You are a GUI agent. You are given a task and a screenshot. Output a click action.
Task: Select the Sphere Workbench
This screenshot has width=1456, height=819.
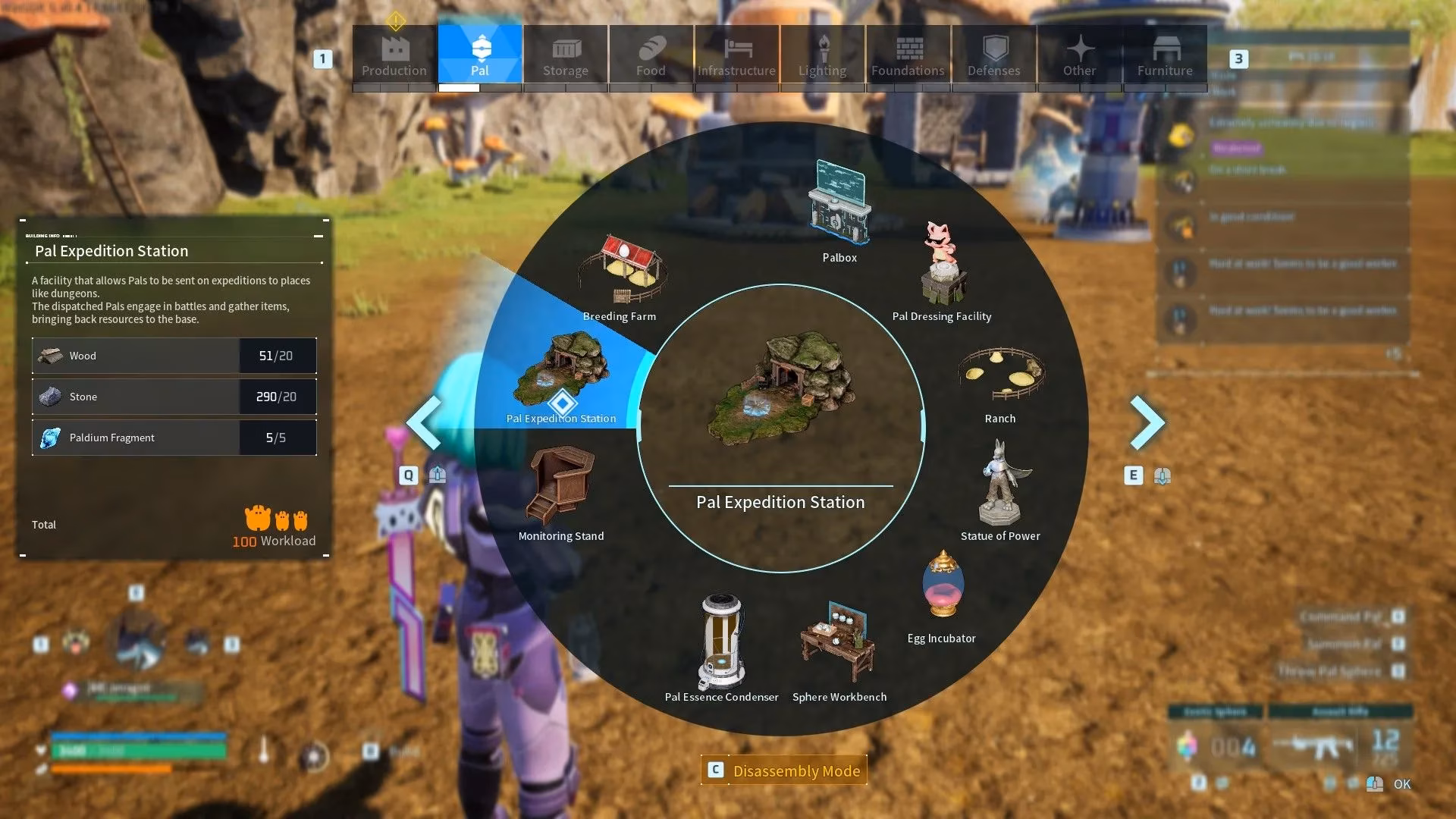click(839, 648)
